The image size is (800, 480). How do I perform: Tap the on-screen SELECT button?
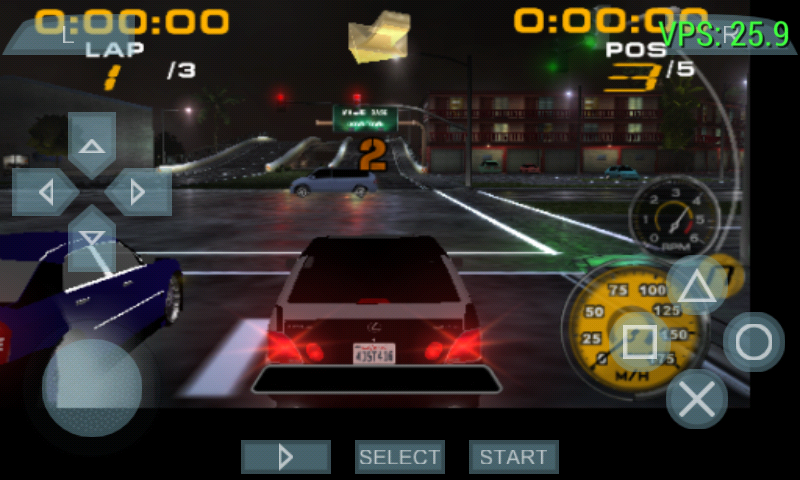click(x=399, y=457)
